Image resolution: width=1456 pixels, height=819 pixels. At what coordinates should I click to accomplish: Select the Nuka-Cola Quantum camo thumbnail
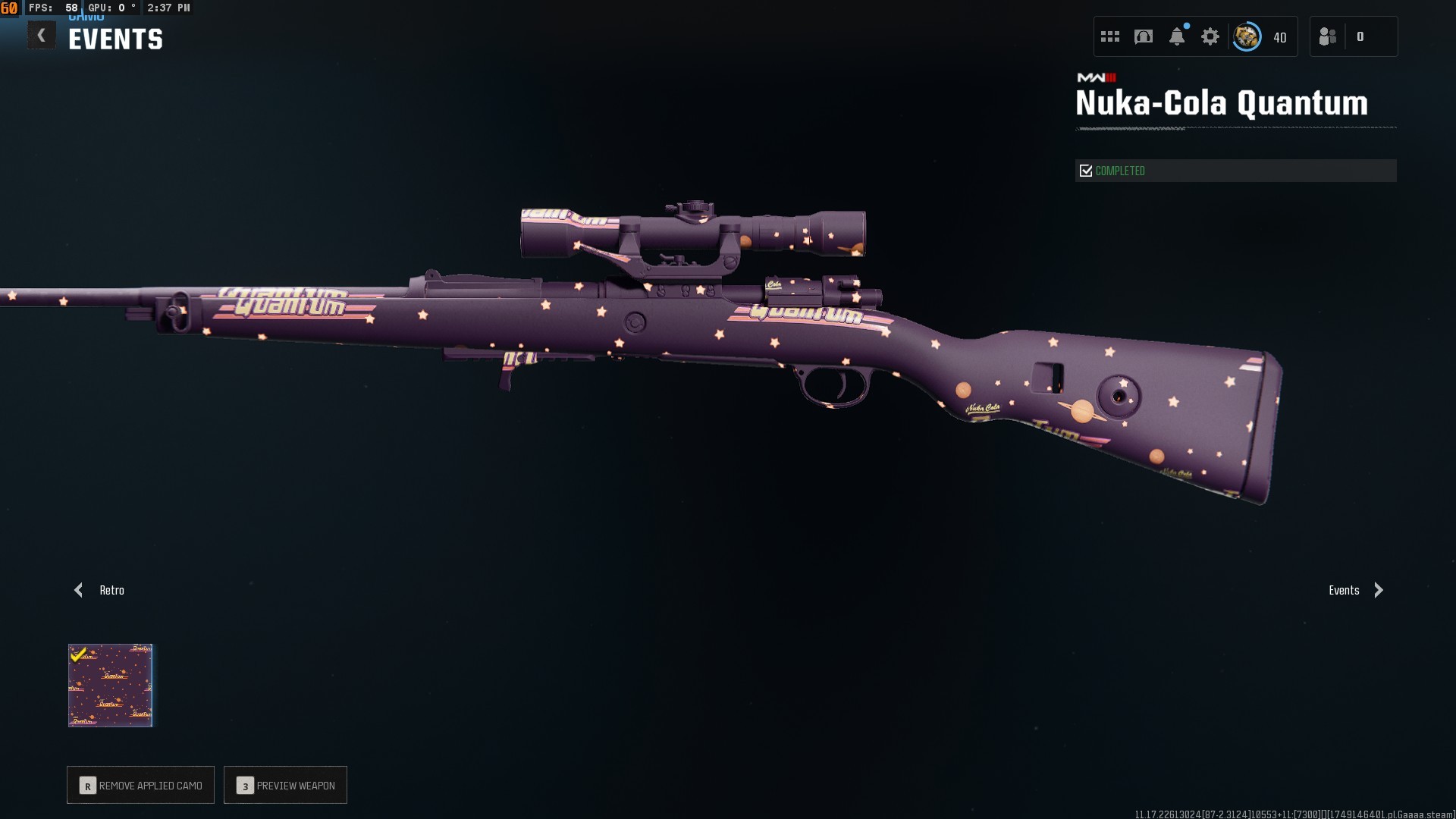(x=111, y=686)
